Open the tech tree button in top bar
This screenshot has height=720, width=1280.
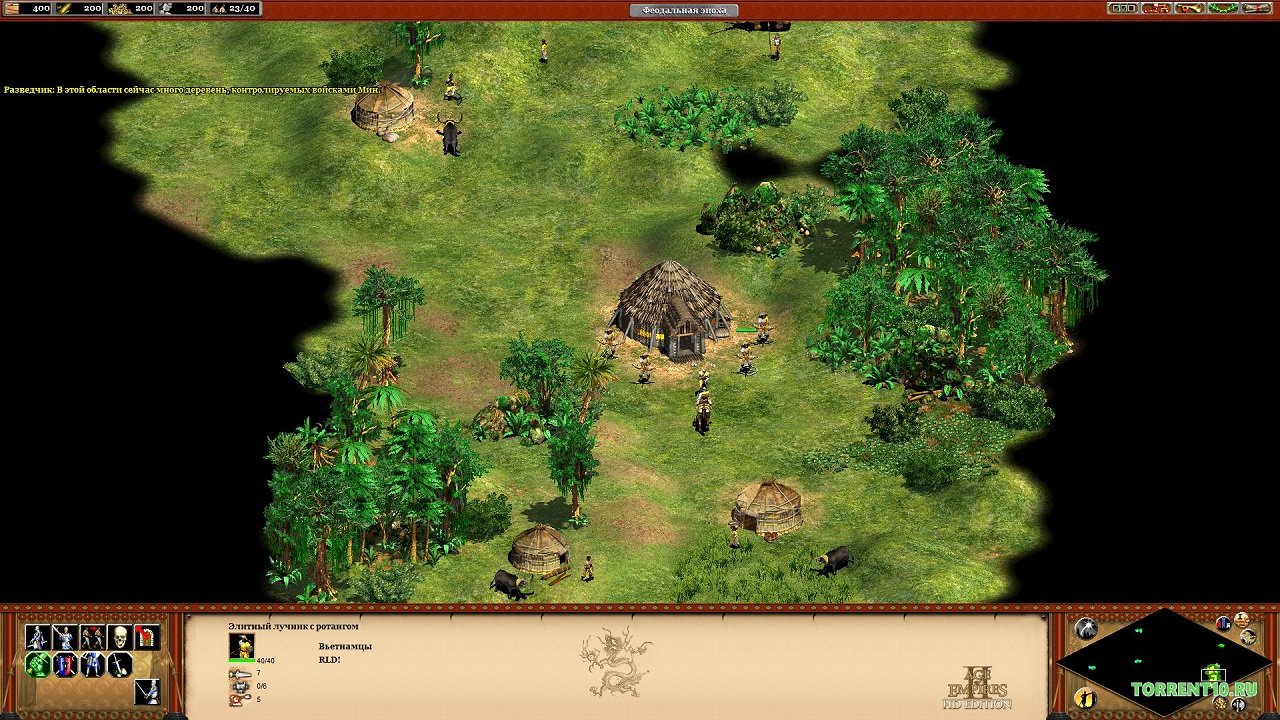pyautogui.click(x=1156, y=8)
